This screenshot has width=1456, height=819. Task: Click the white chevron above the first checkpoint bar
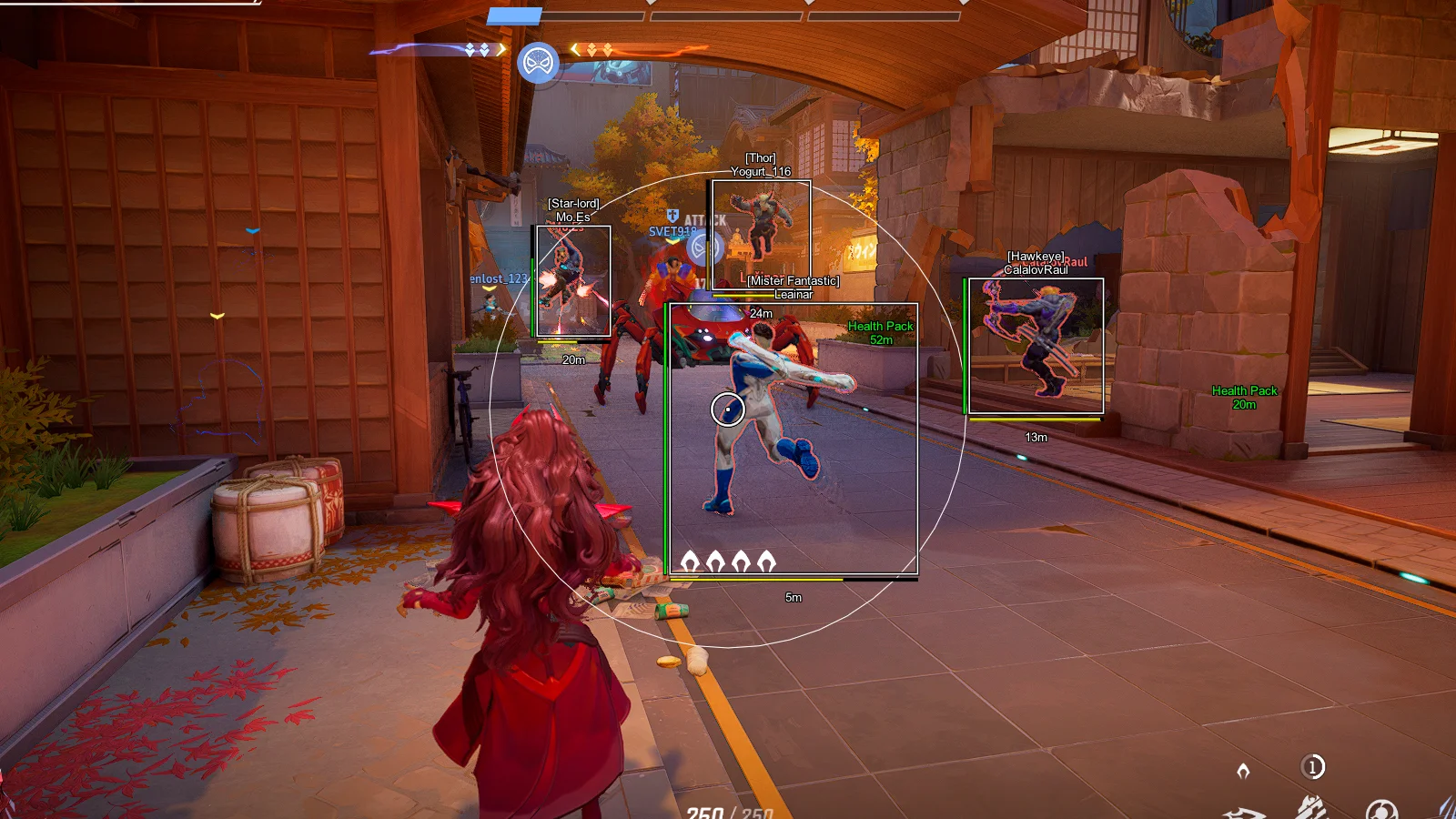coord(650,5)
